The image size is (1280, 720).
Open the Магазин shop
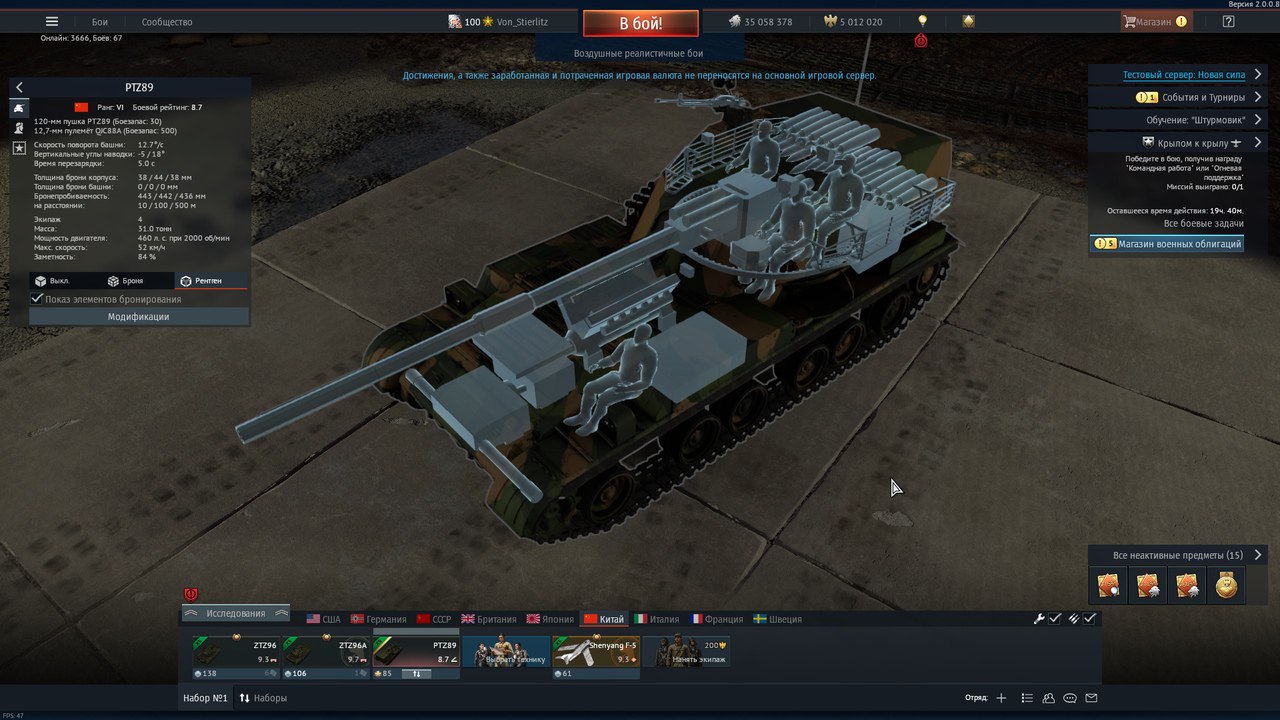tap(1155, 22)
